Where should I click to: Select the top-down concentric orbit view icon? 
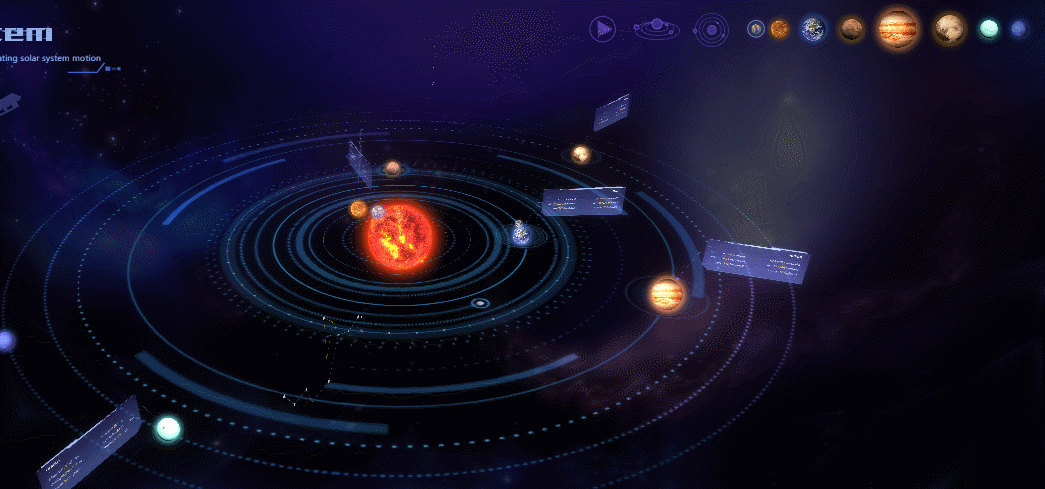click(711, 29)
